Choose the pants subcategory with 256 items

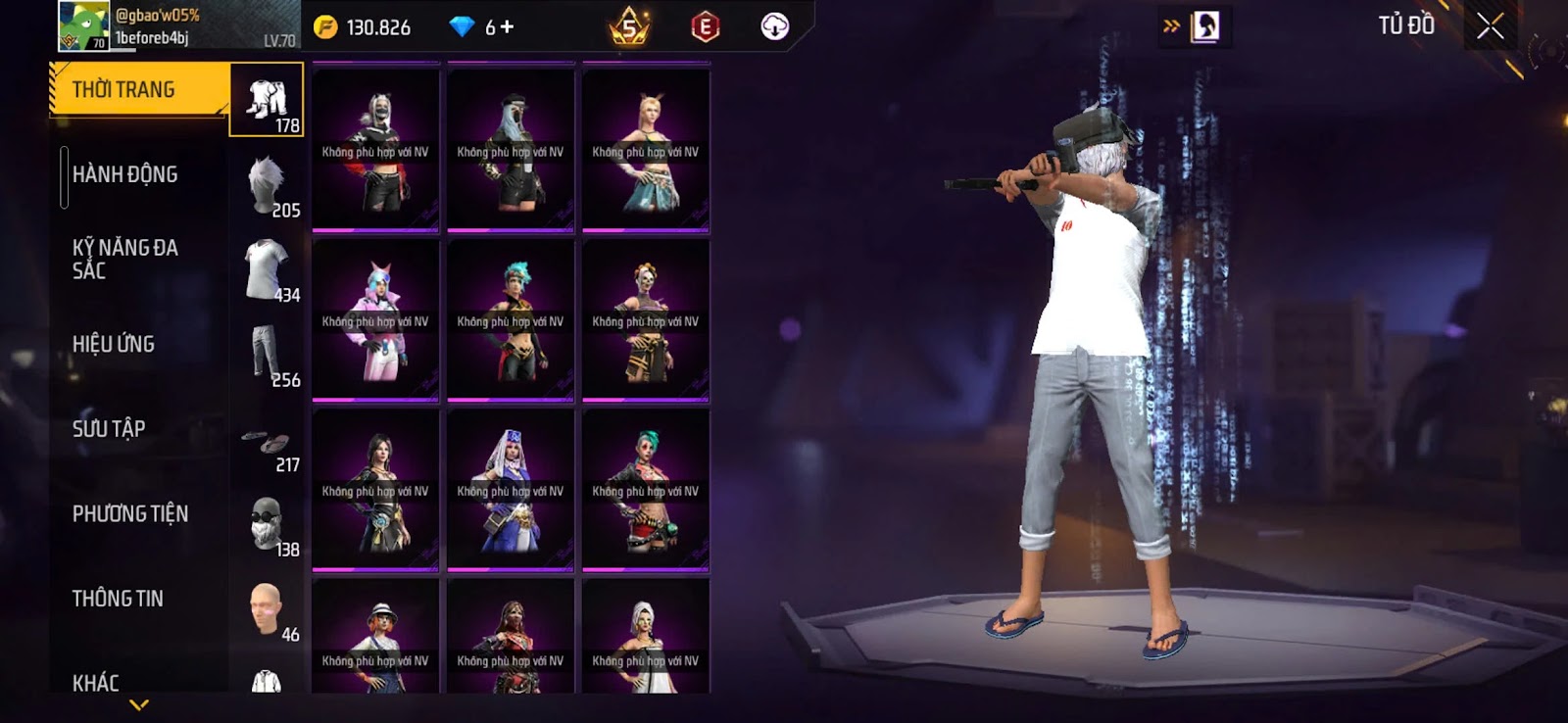(x=268, y=355)
